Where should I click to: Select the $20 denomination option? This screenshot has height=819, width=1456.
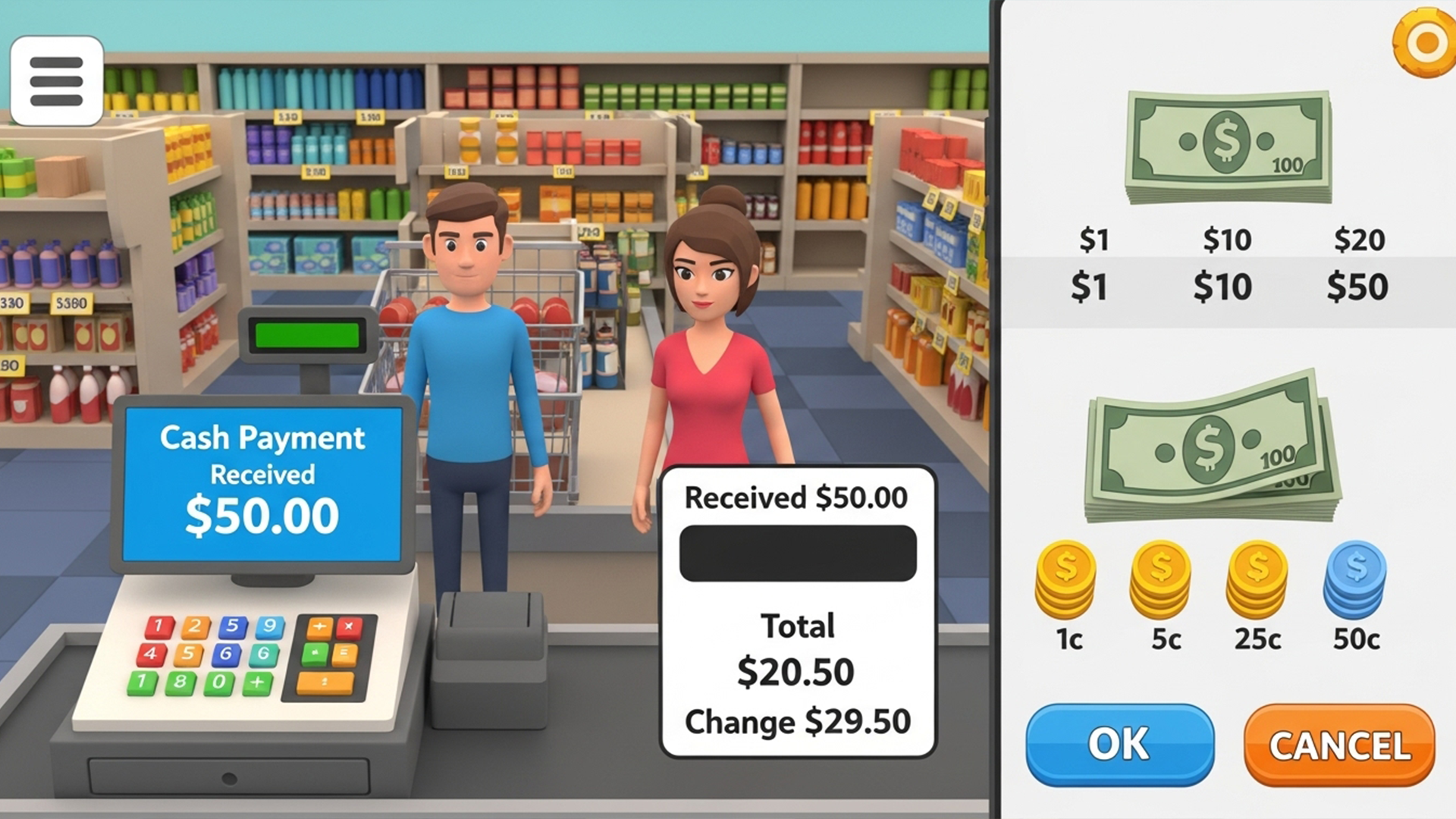[1359, 240]
